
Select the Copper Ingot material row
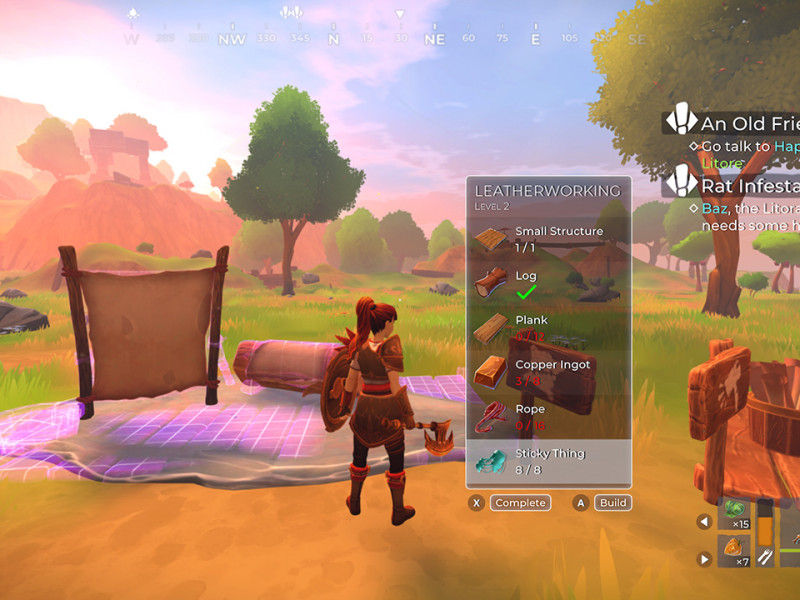(x=548, y=372)
